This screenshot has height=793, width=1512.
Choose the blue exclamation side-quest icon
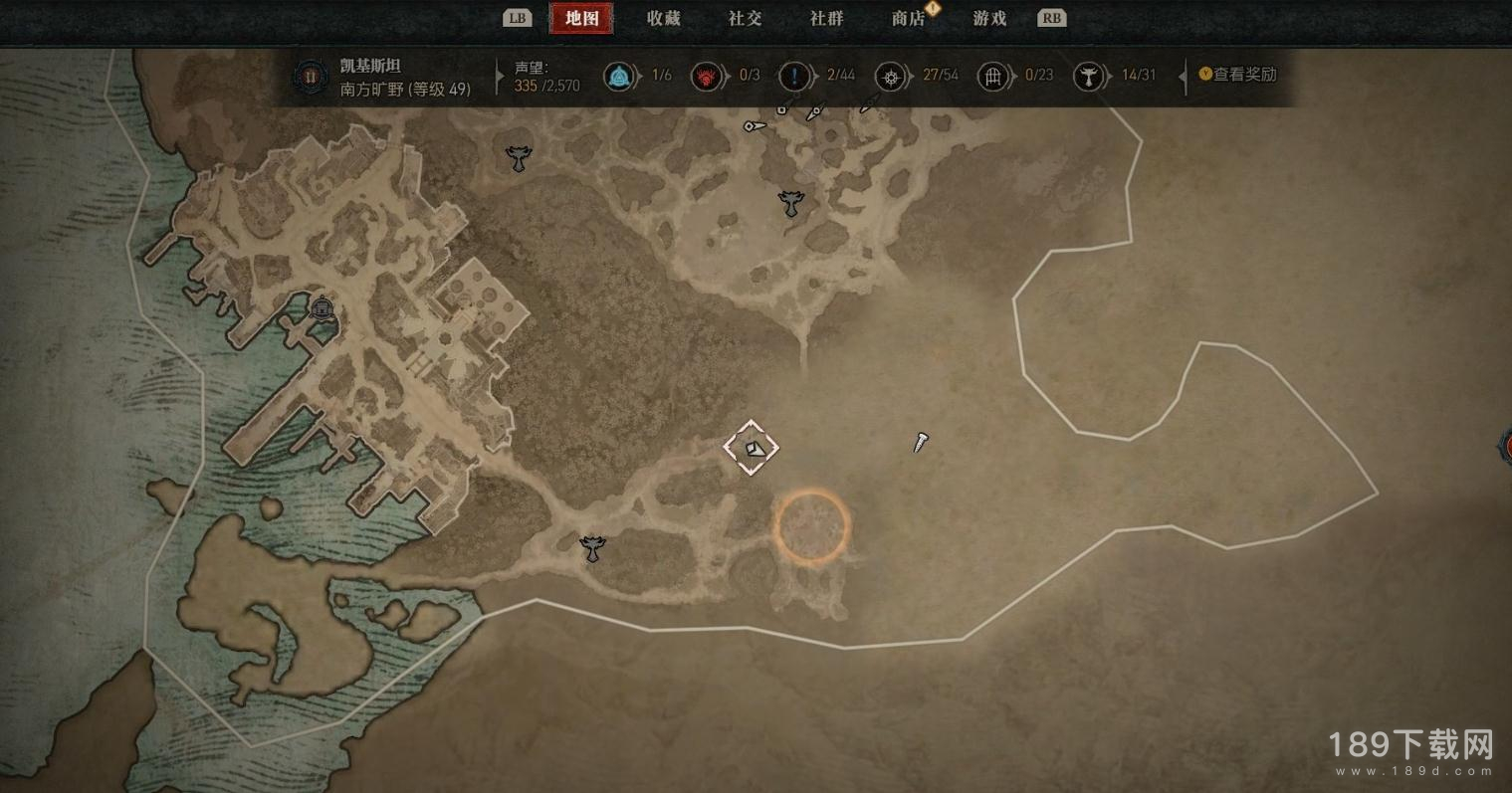(x=794, y=76)
